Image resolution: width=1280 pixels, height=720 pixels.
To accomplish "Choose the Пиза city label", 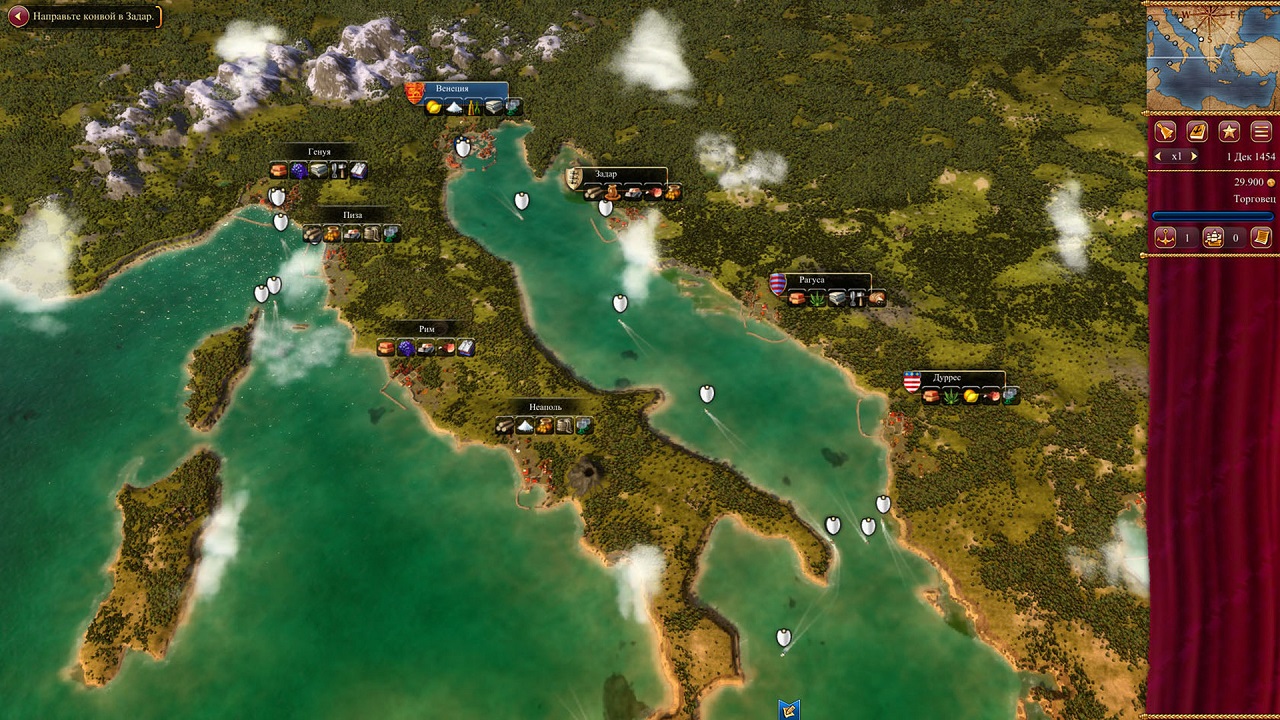I will coord(352,215).
